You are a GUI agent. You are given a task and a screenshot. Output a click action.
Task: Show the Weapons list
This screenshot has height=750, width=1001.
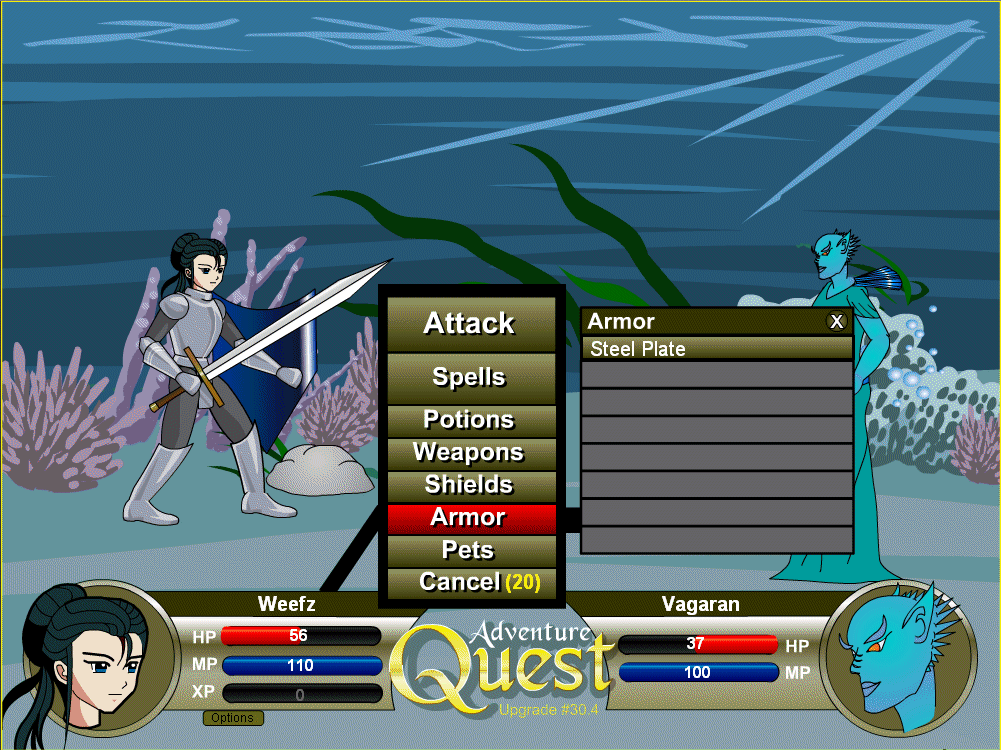[x=470, y=452]
